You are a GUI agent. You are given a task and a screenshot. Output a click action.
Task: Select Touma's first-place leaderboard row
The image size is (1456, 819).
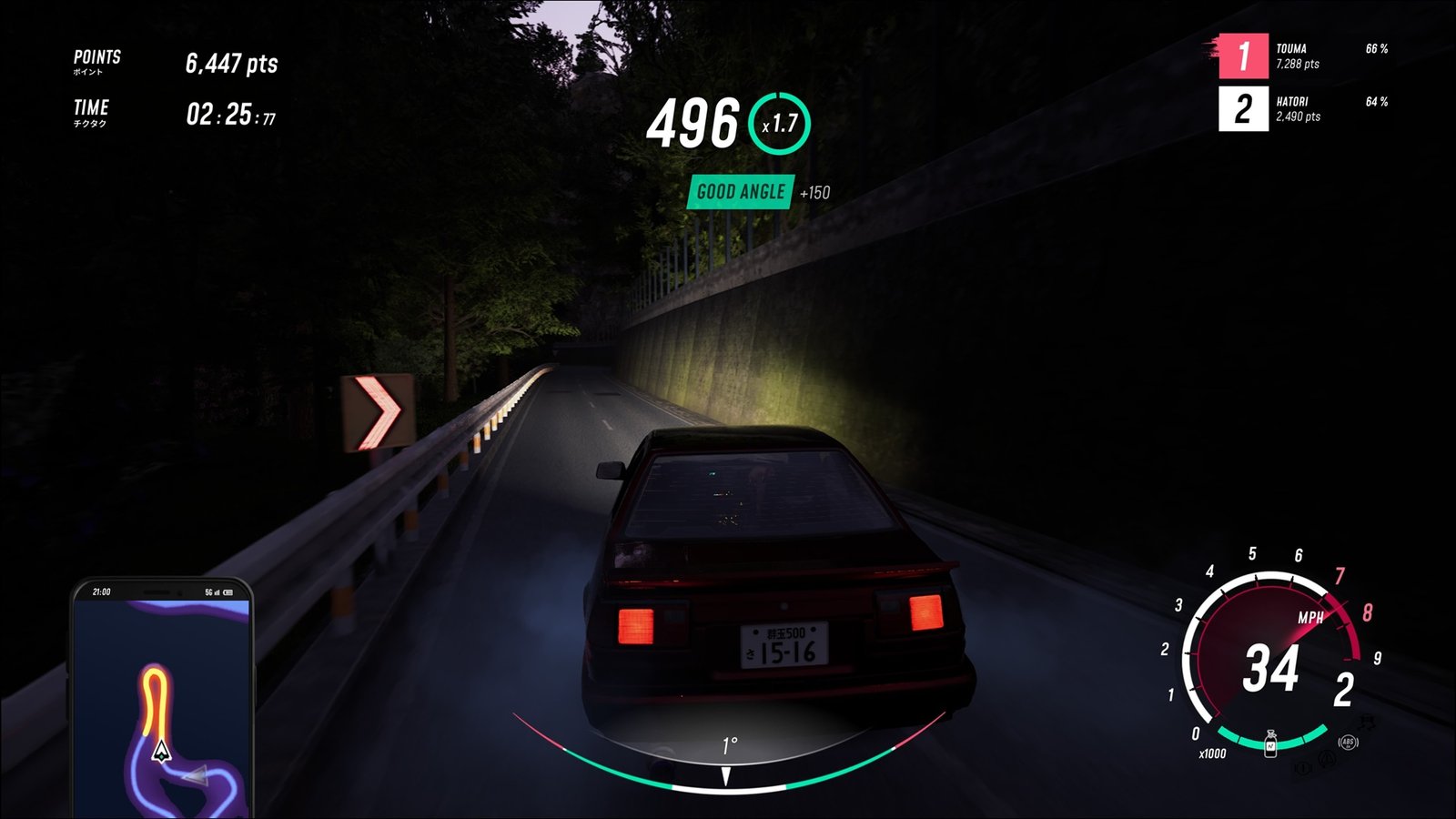point(1303,56)
